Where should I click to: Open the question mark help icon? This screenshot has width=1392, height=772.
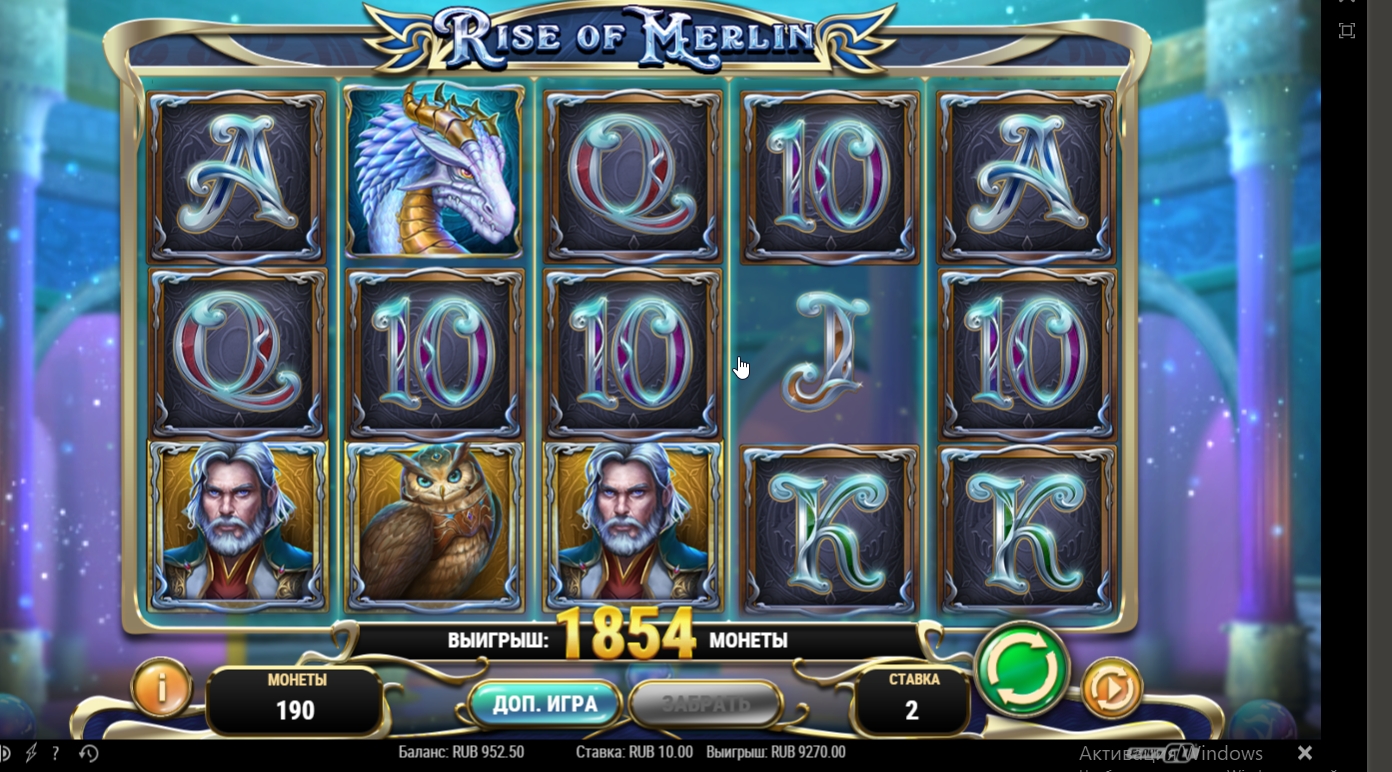click(x=55, y=753)
